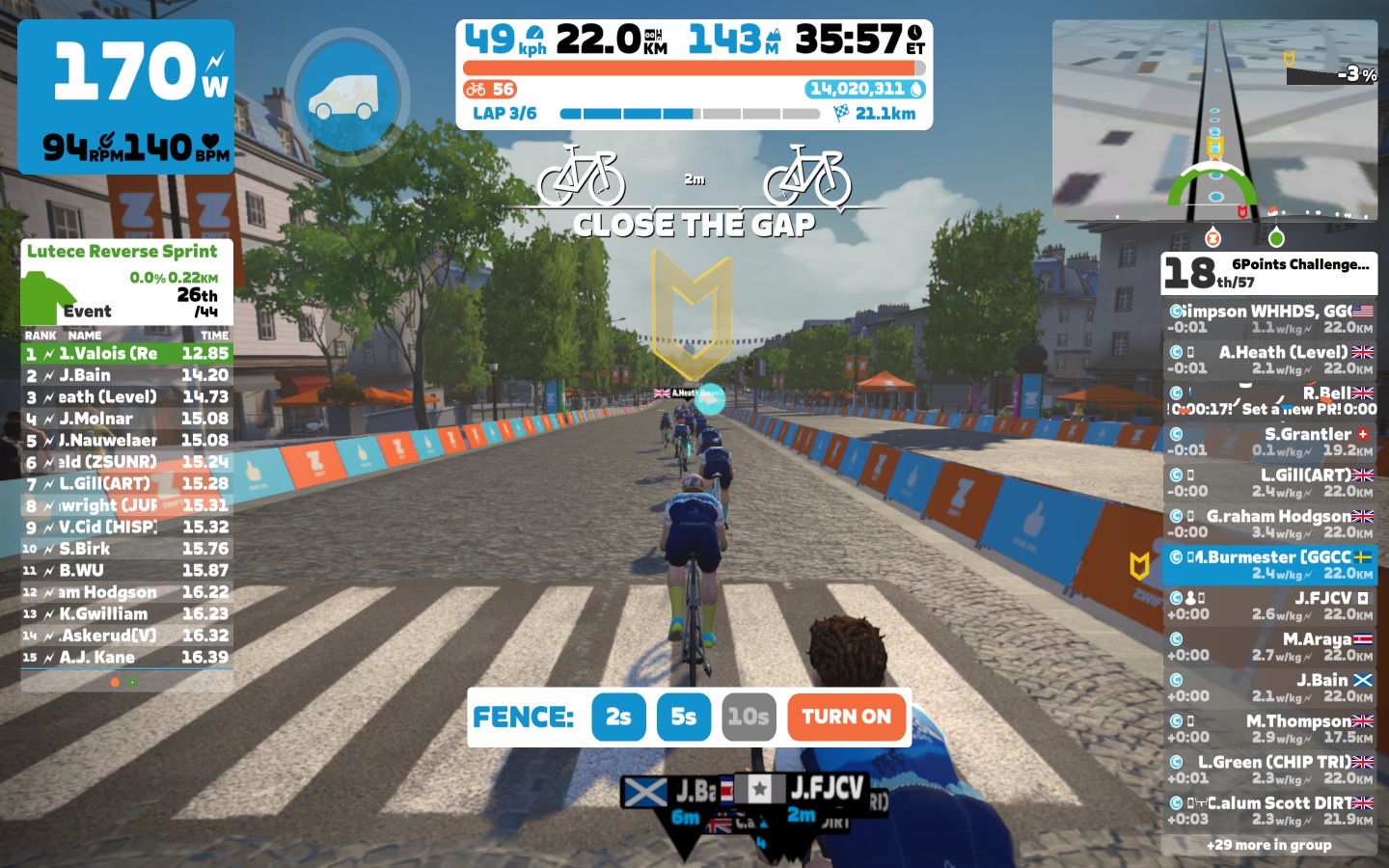Screen dimensions: 1389x868
Task: Select rider M.Araya in the nearby list
Action: [x=1269, y=647]
